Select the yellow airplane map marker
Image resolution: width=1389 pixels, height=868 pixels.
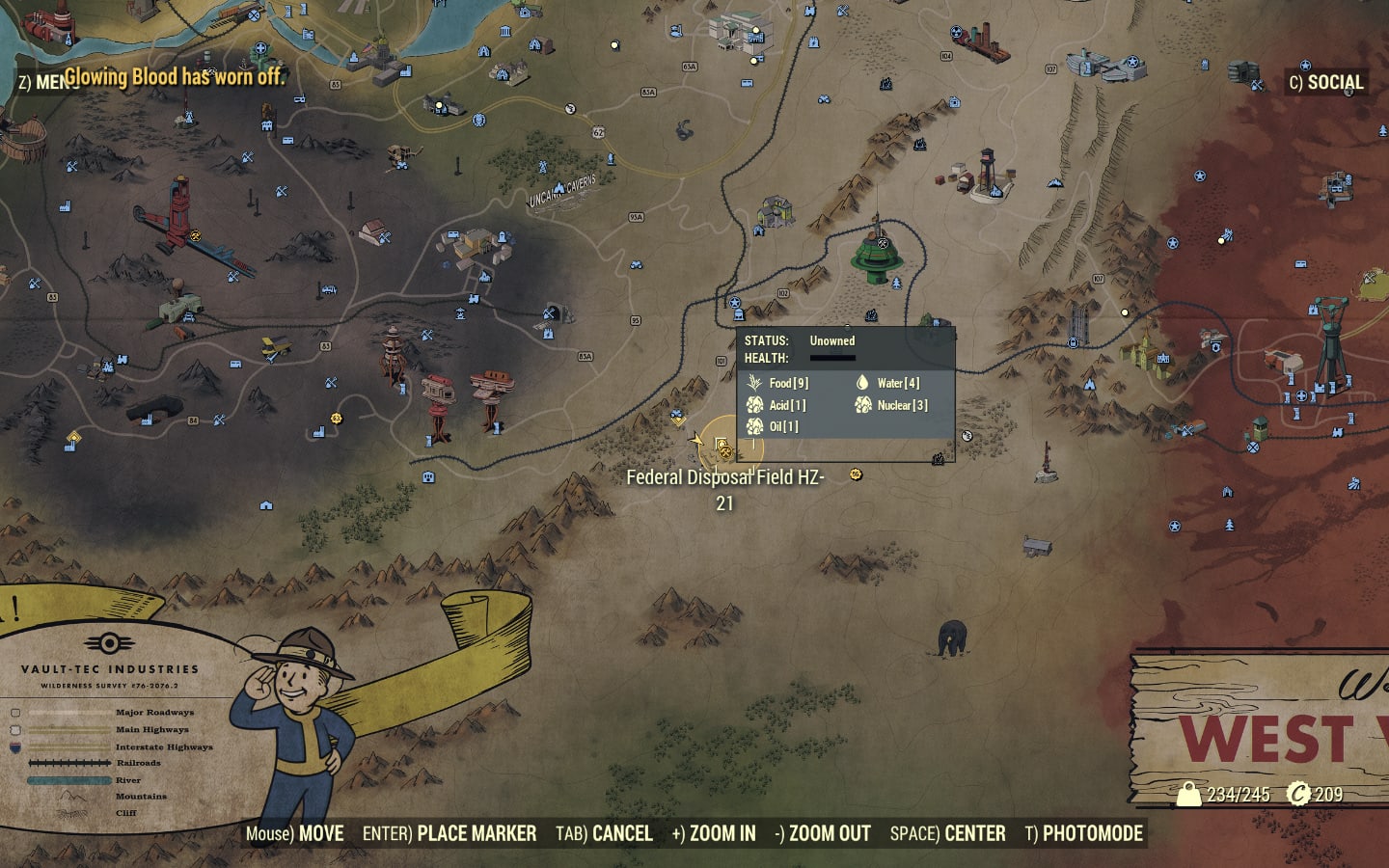pyautogui.click(x=276, y=346)
